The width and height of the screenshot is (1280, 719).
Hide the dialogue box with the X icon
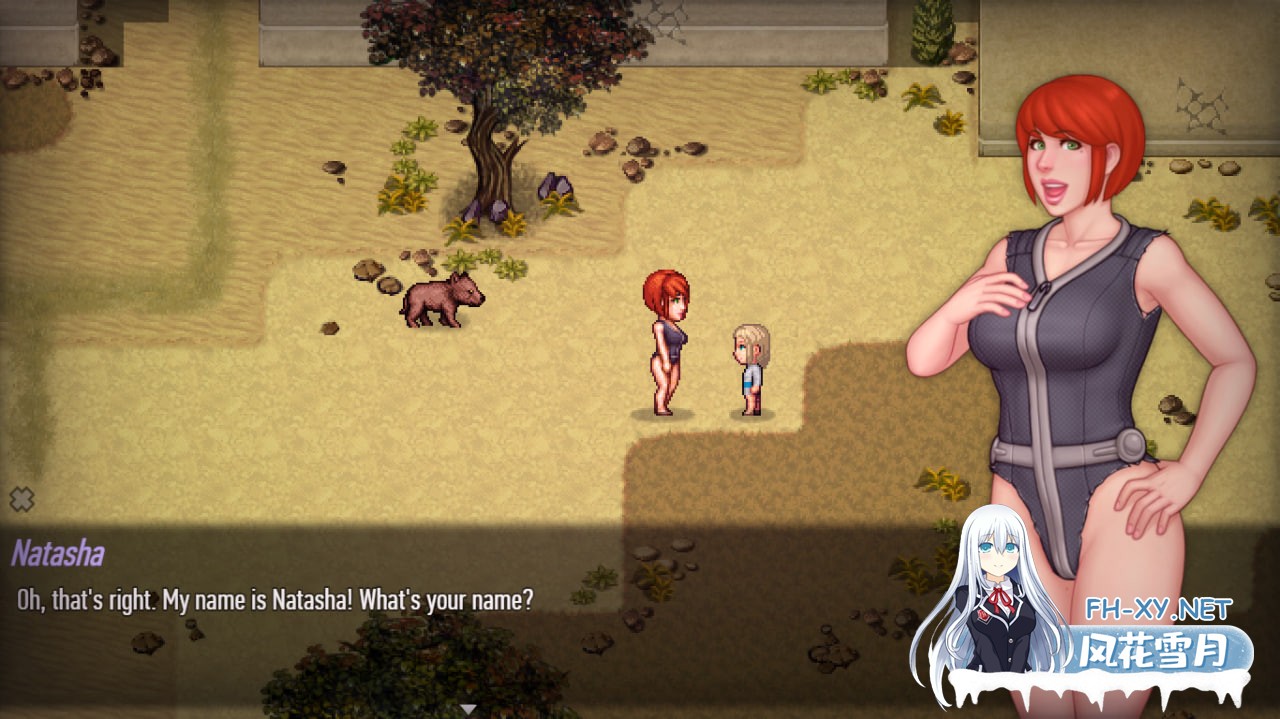pos(22,498)
